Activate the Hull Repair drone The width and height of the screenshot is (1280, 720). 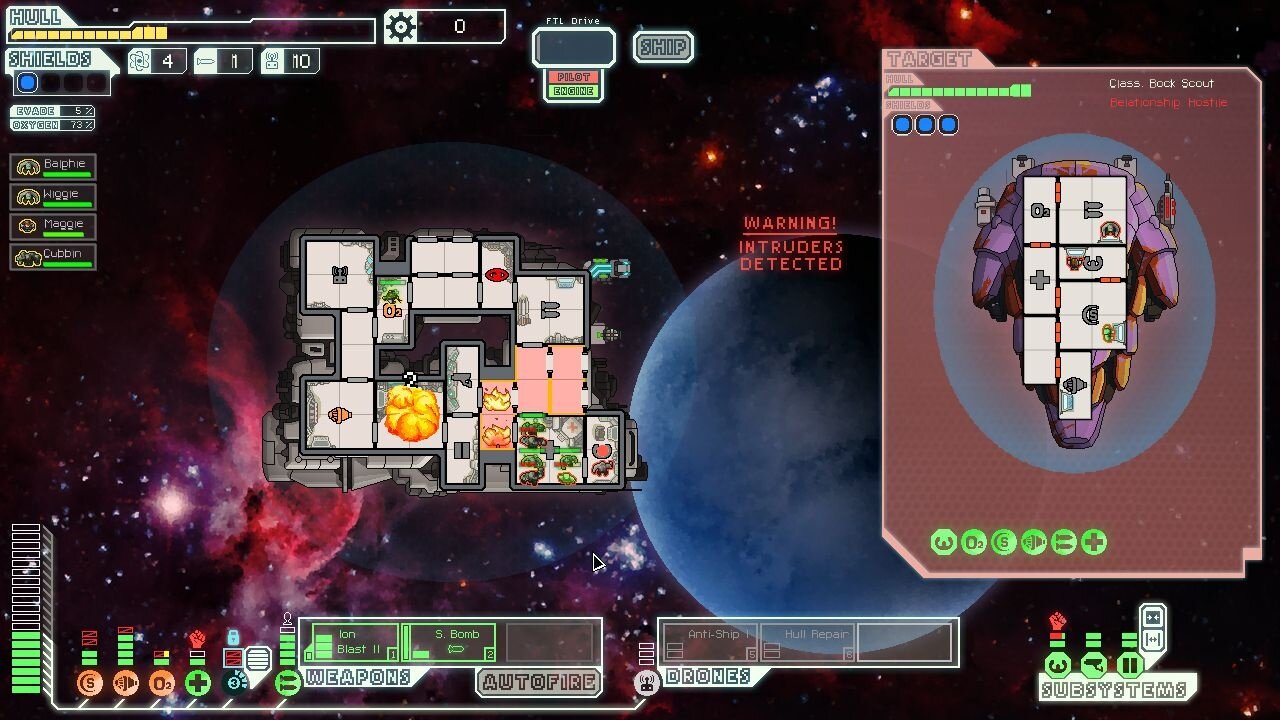pos(808,642)
